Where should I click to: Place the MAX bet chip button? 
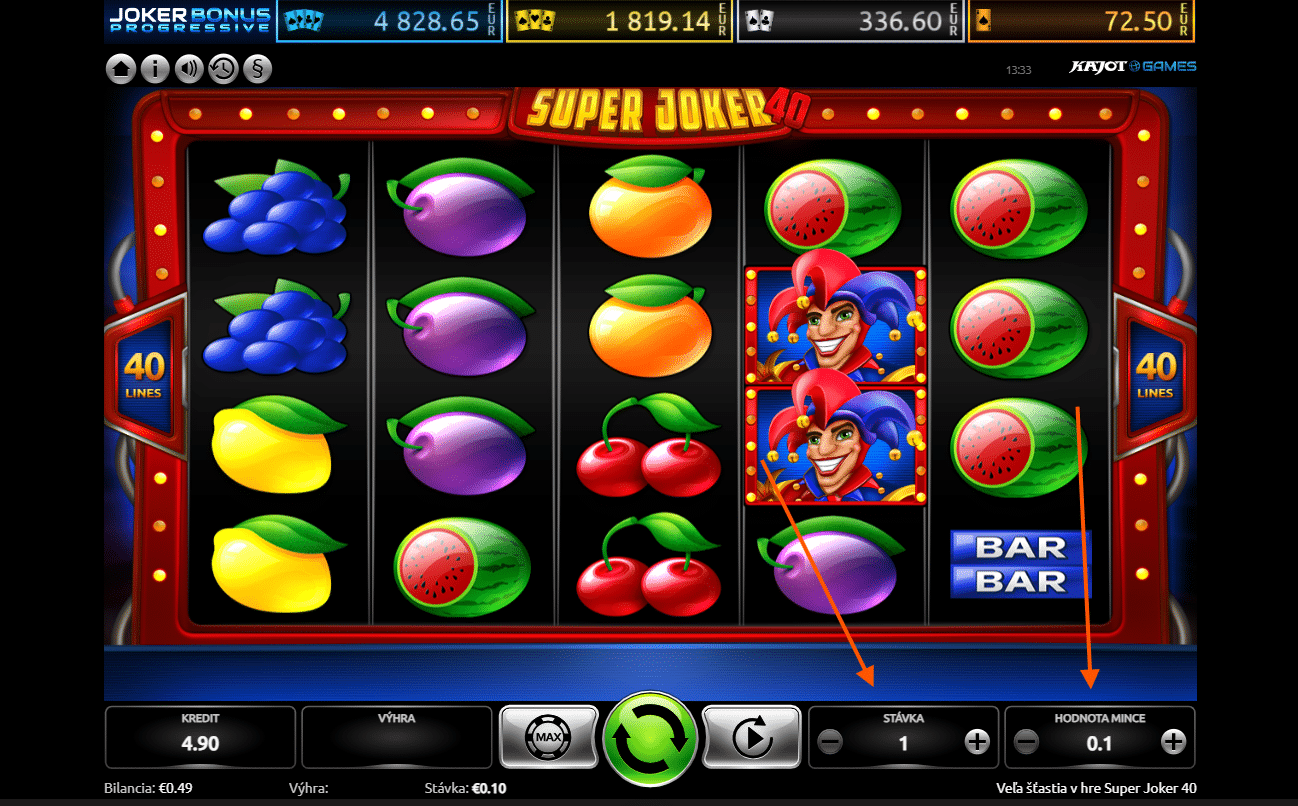(x=548, y=738)
